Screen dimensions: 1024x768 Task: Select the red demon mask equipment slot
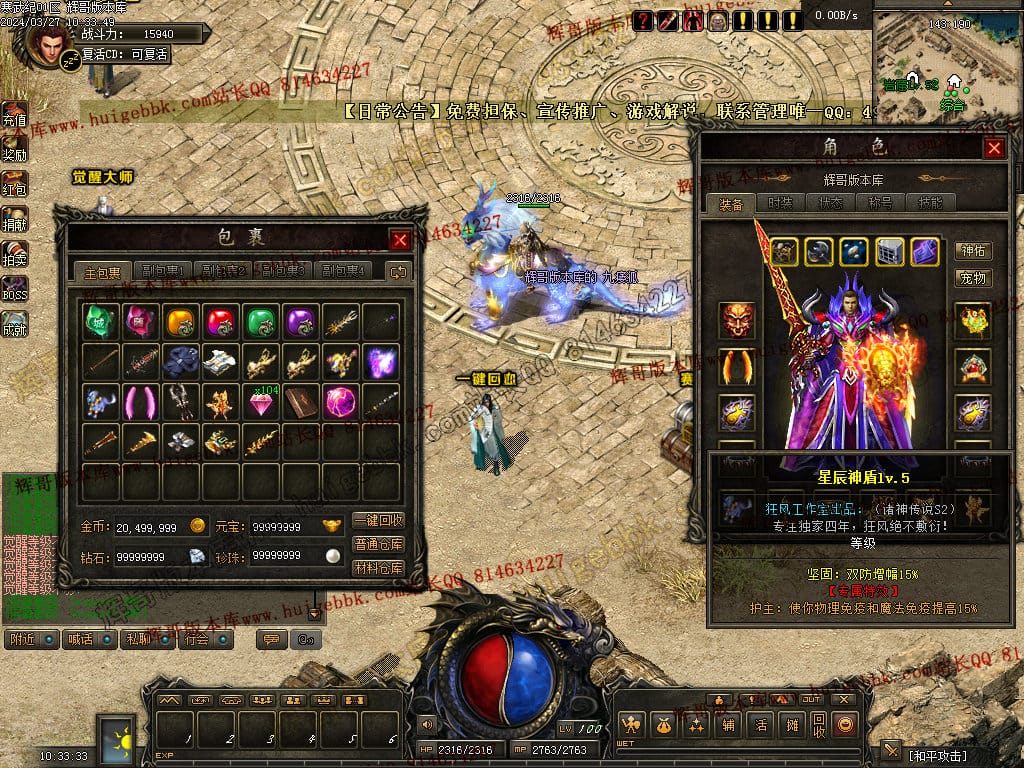tap(738, 321)
